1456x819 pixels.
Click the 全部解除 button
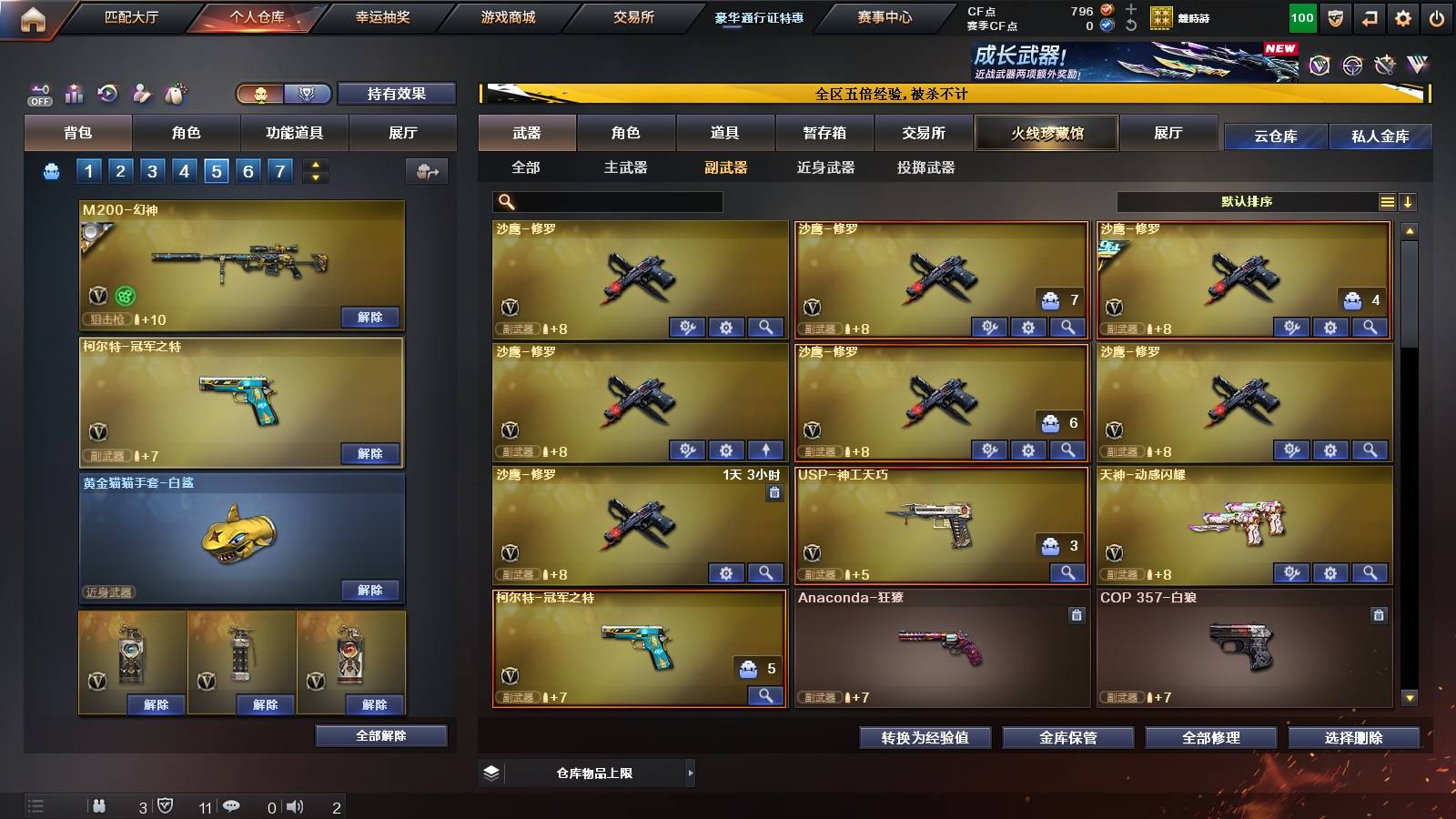(x=381, y=735)
